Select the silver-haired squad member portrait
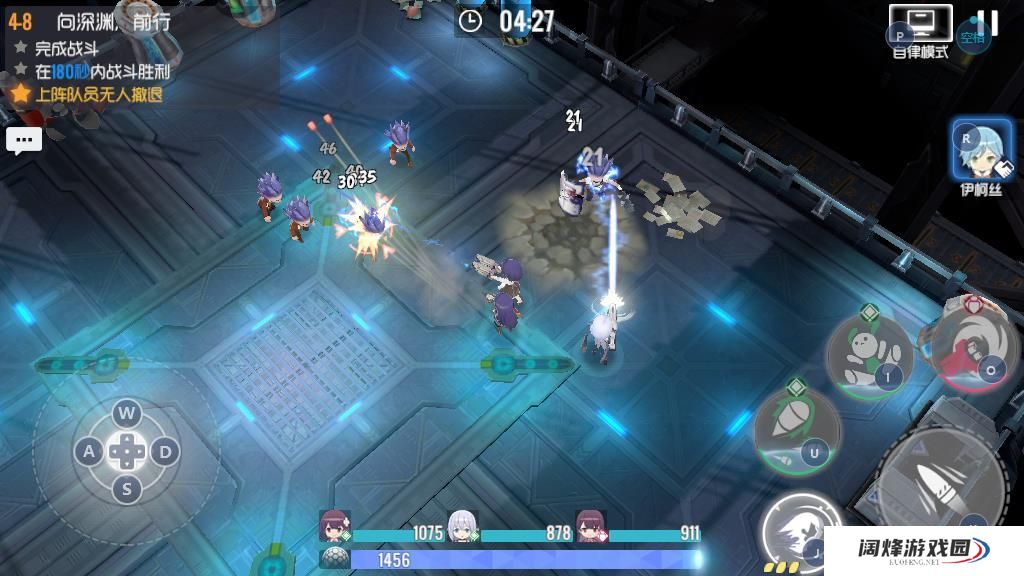The image size is (1024, 576). (462, 525)
